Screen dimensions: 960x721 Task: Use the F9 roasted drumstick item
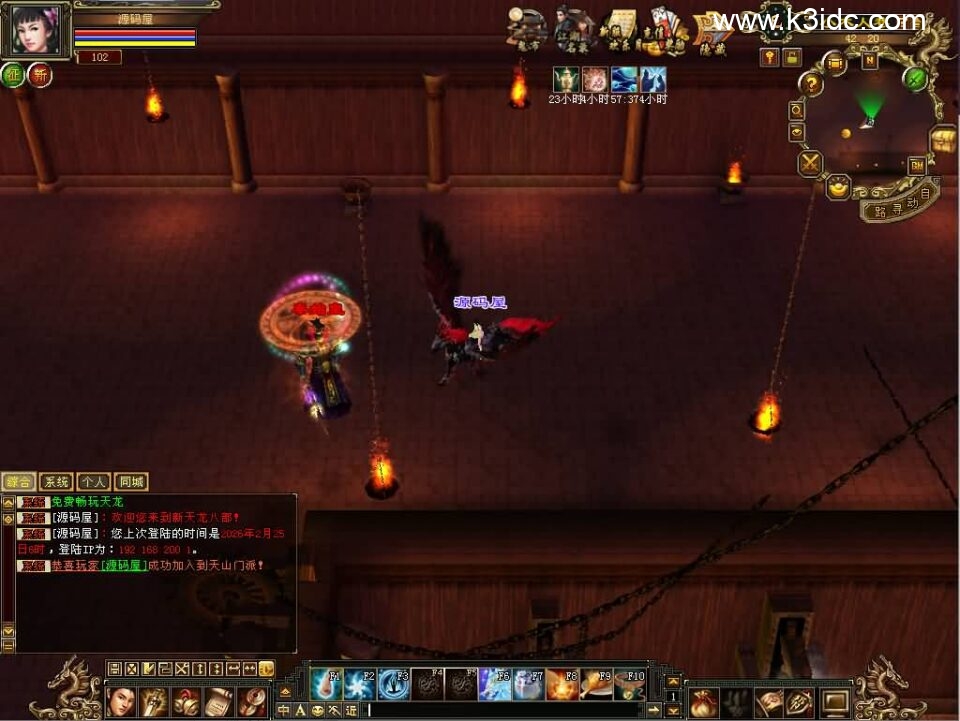point(597,684)
